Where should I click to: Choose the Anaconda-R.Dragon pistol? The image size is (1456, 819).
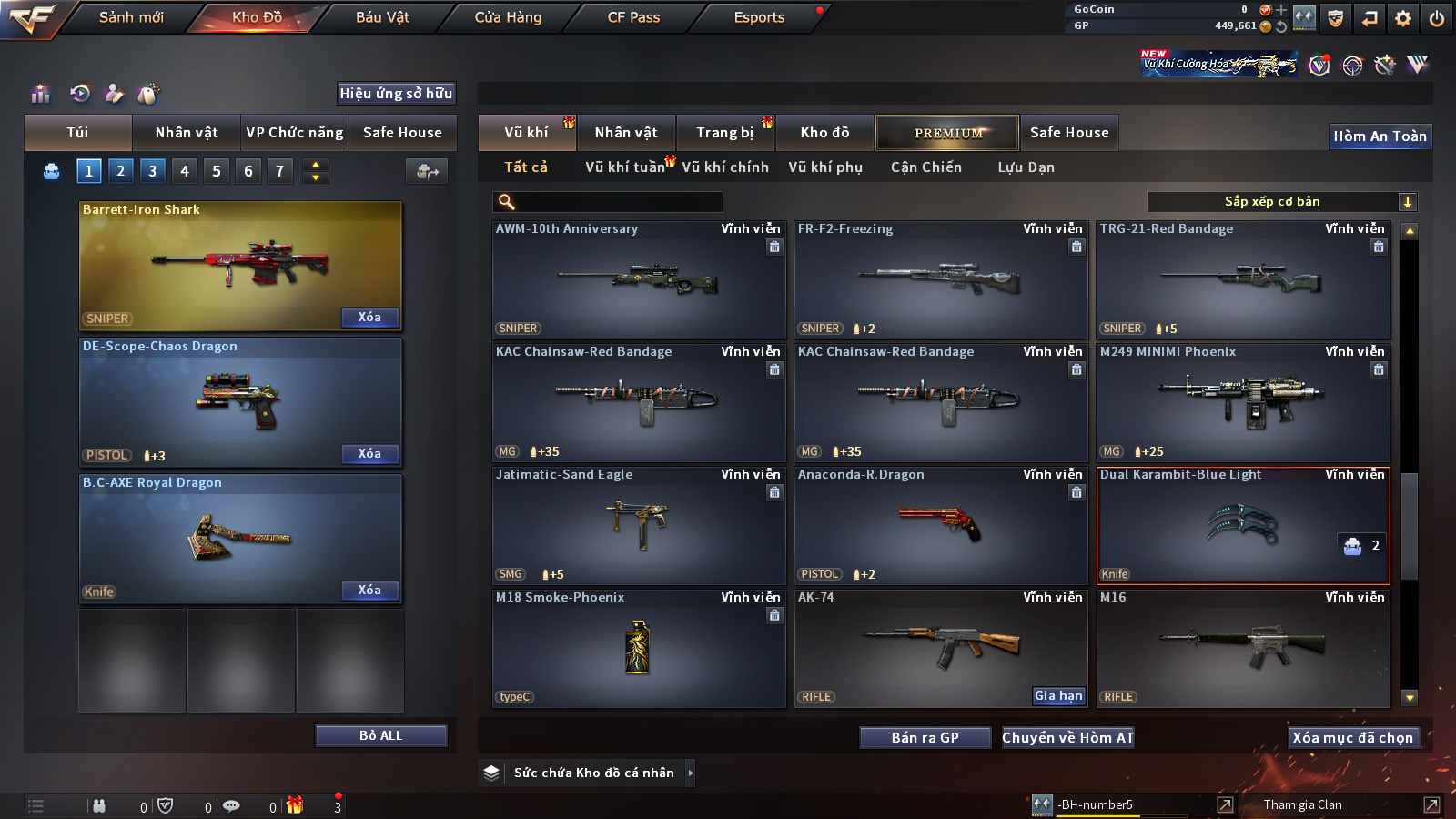point(940,526)
